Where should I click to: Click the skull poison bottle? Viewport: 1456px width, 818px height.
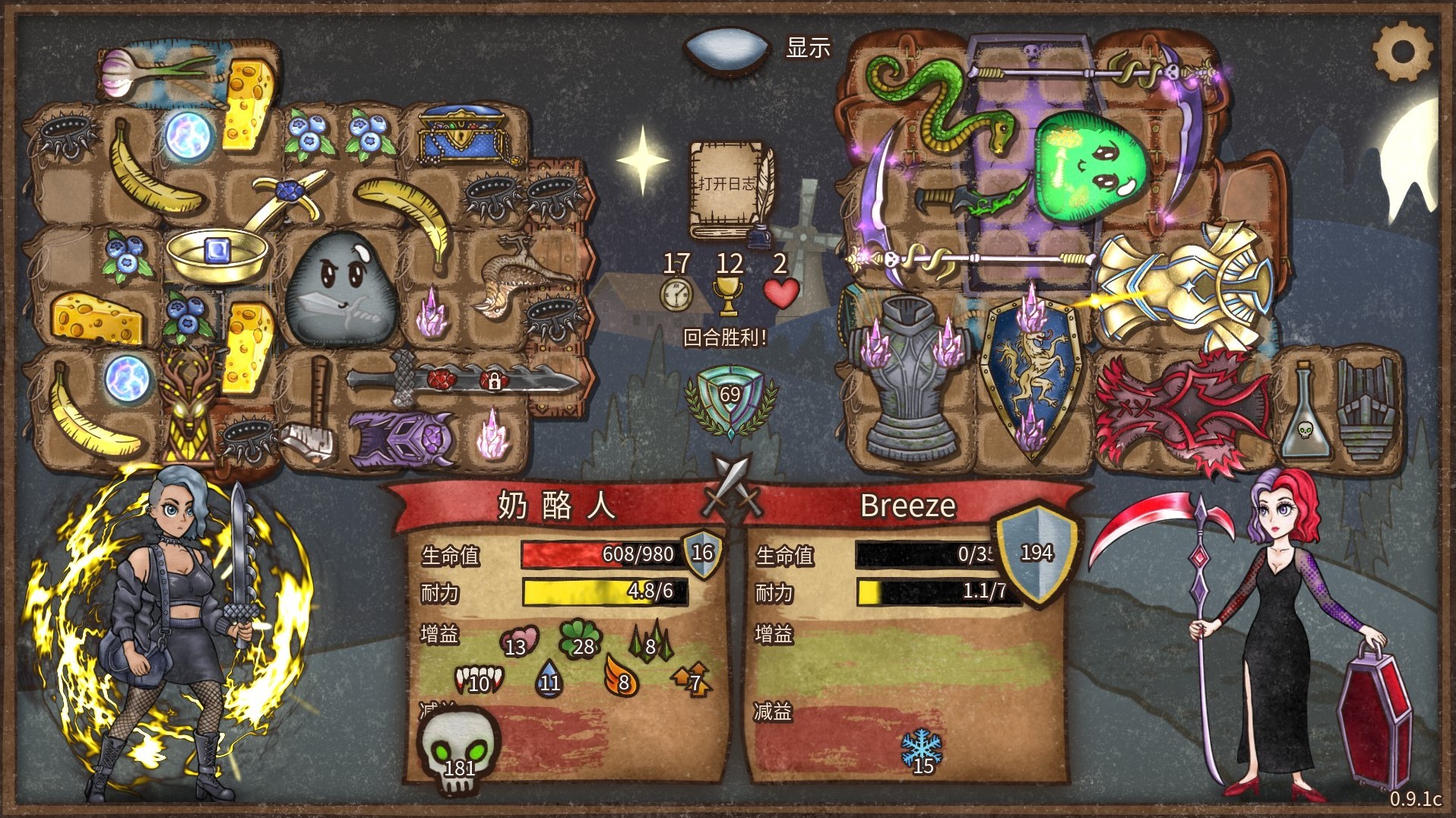point(1304,414)
